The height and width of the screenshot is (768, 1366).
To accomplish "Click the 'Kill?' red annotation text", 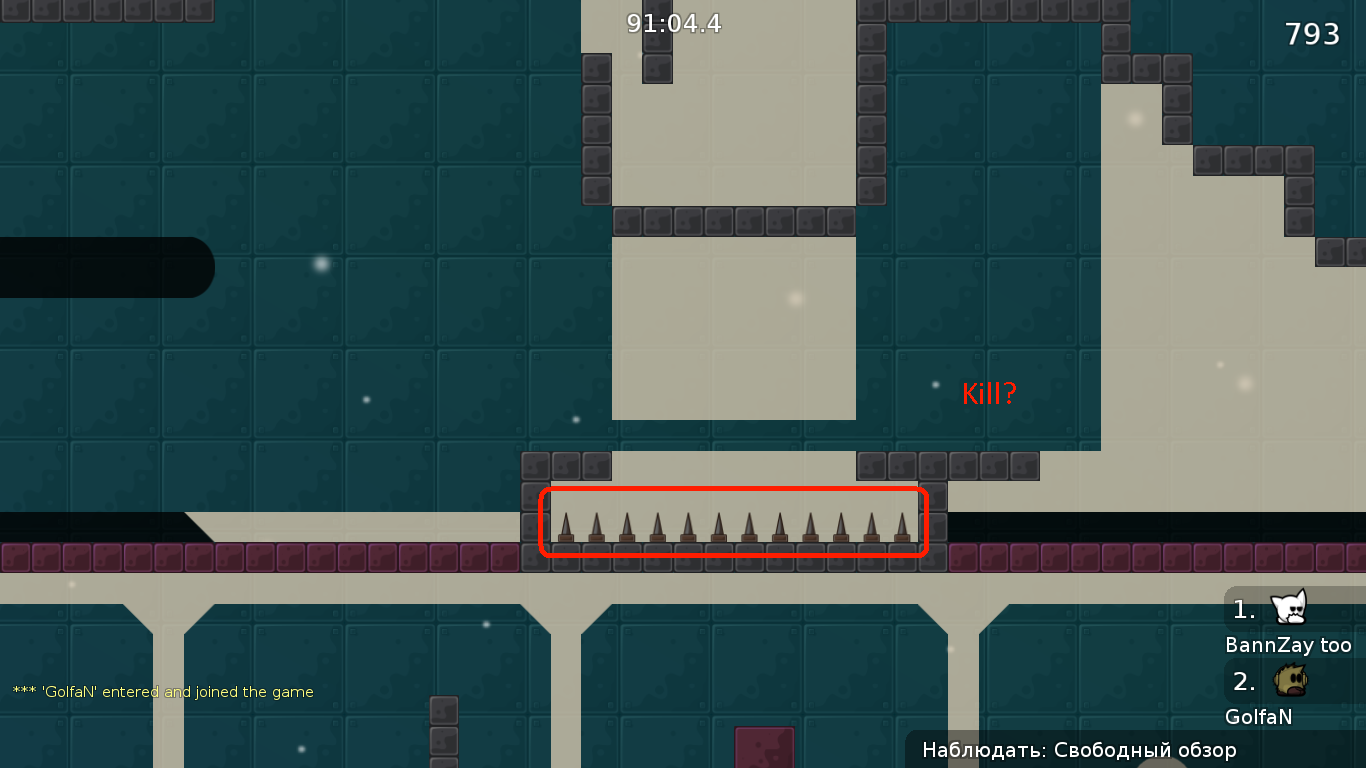I will point(988,393).
